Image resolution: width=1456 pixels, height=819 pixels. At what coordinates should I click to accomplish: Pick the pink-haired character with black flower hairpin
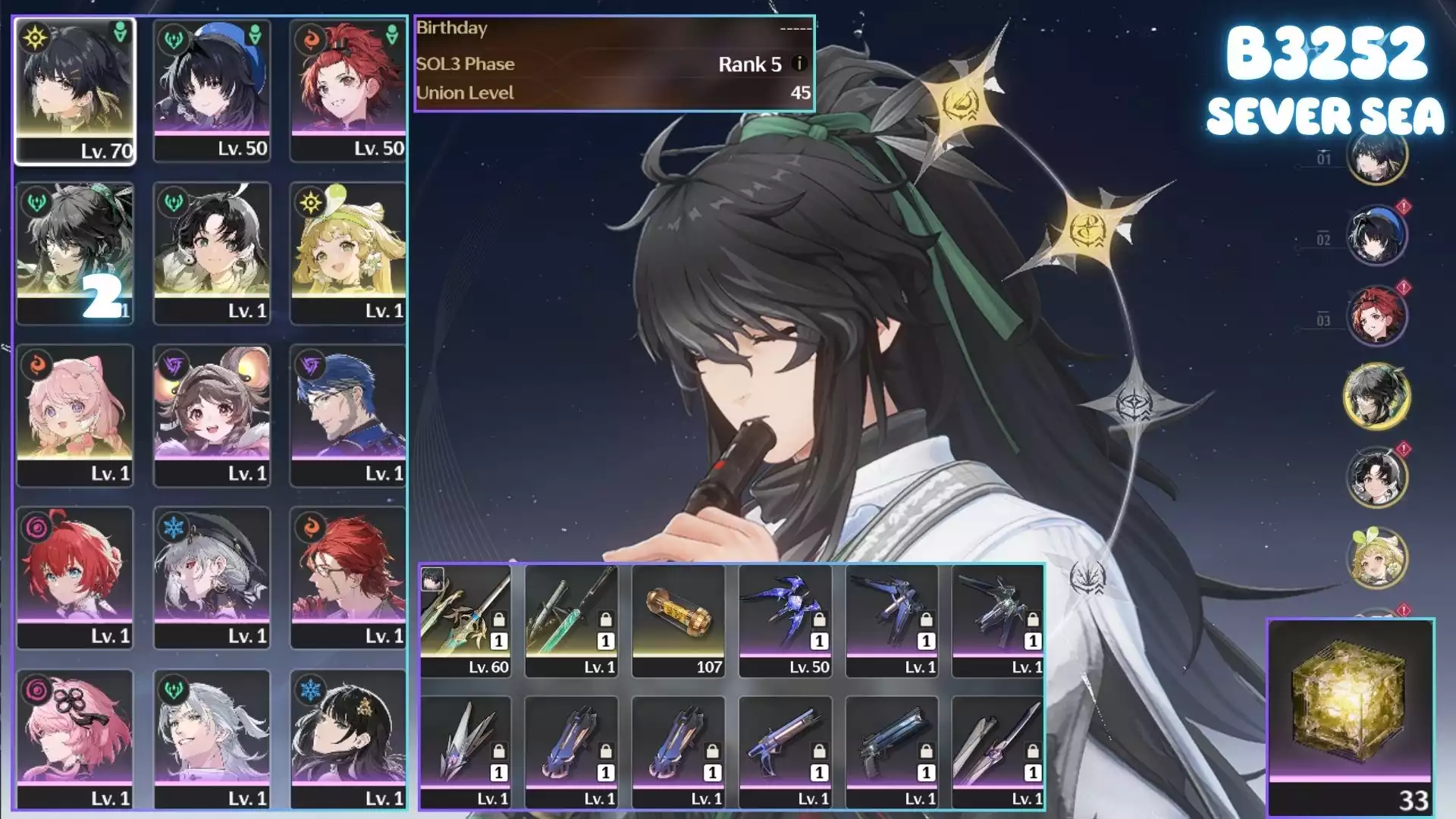tap(74, 739)
